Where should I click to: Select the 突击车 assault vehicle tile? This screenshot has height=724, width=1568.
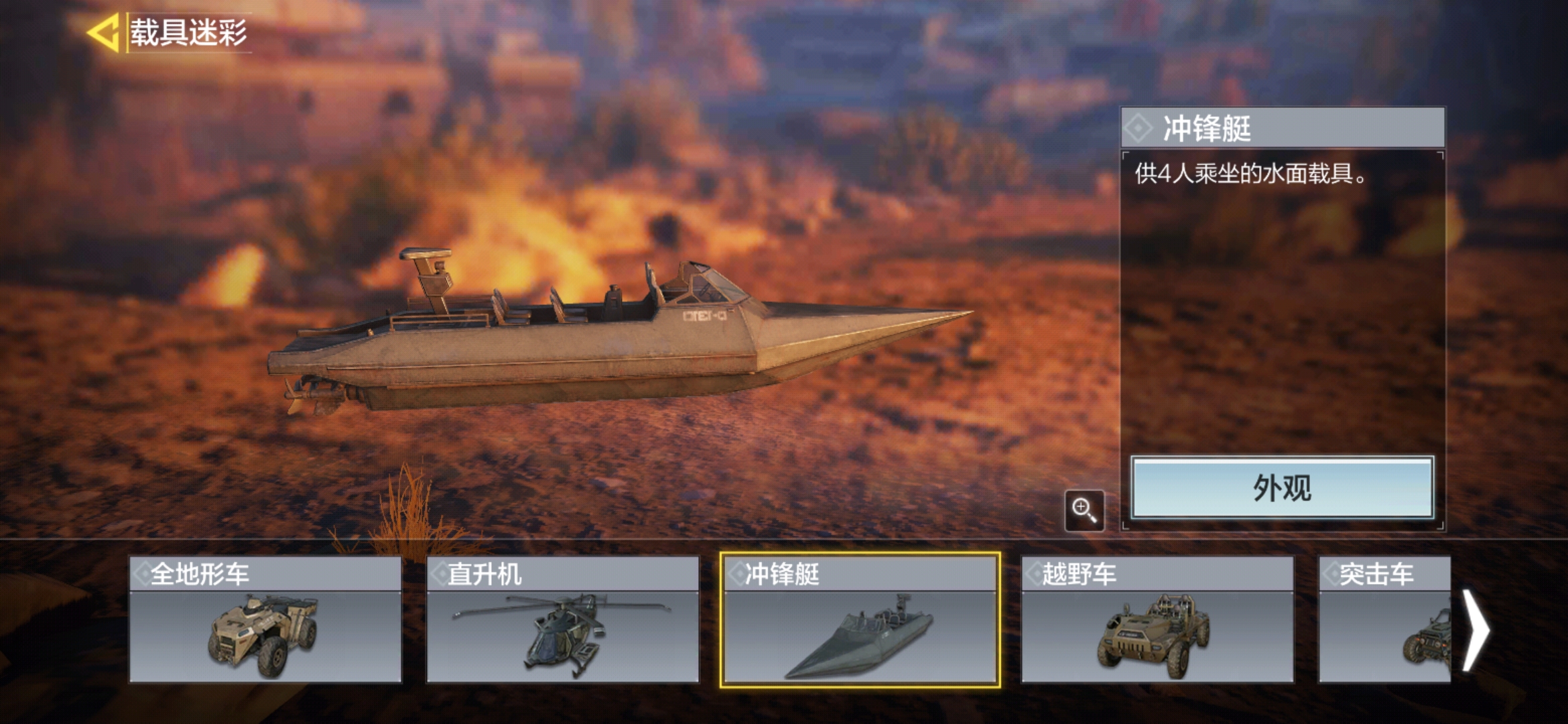tap(1384, 619)
